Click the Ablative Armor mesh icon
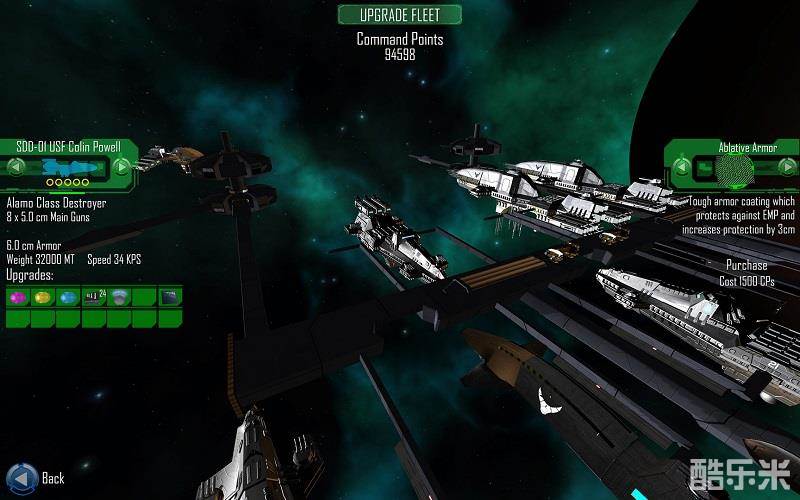This screenshot has height=500, width=800. (x=736, y=171)
